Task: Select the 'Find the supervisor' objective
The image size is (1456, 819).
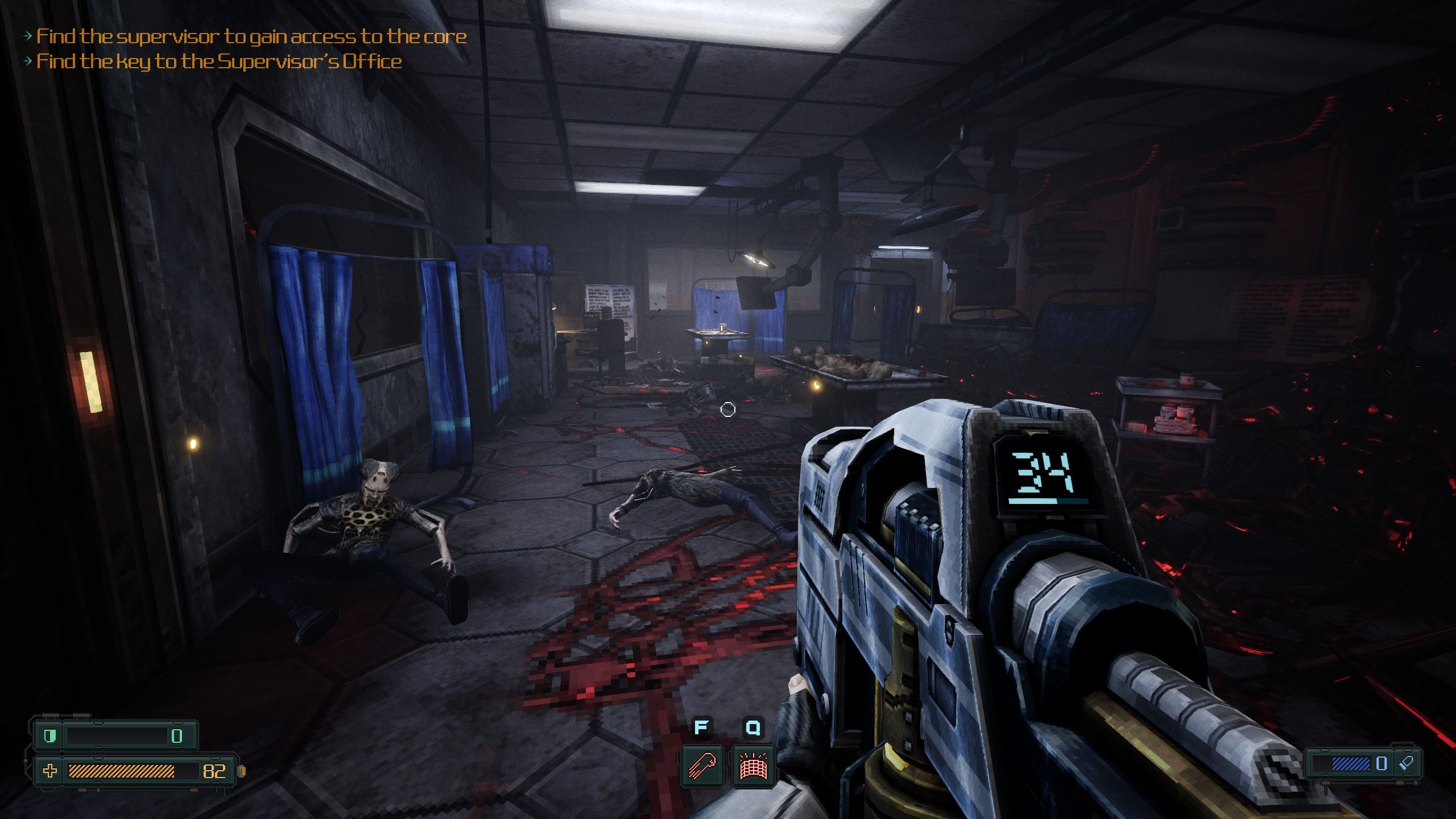Action: pyautogui.click(x=251, y=36)
